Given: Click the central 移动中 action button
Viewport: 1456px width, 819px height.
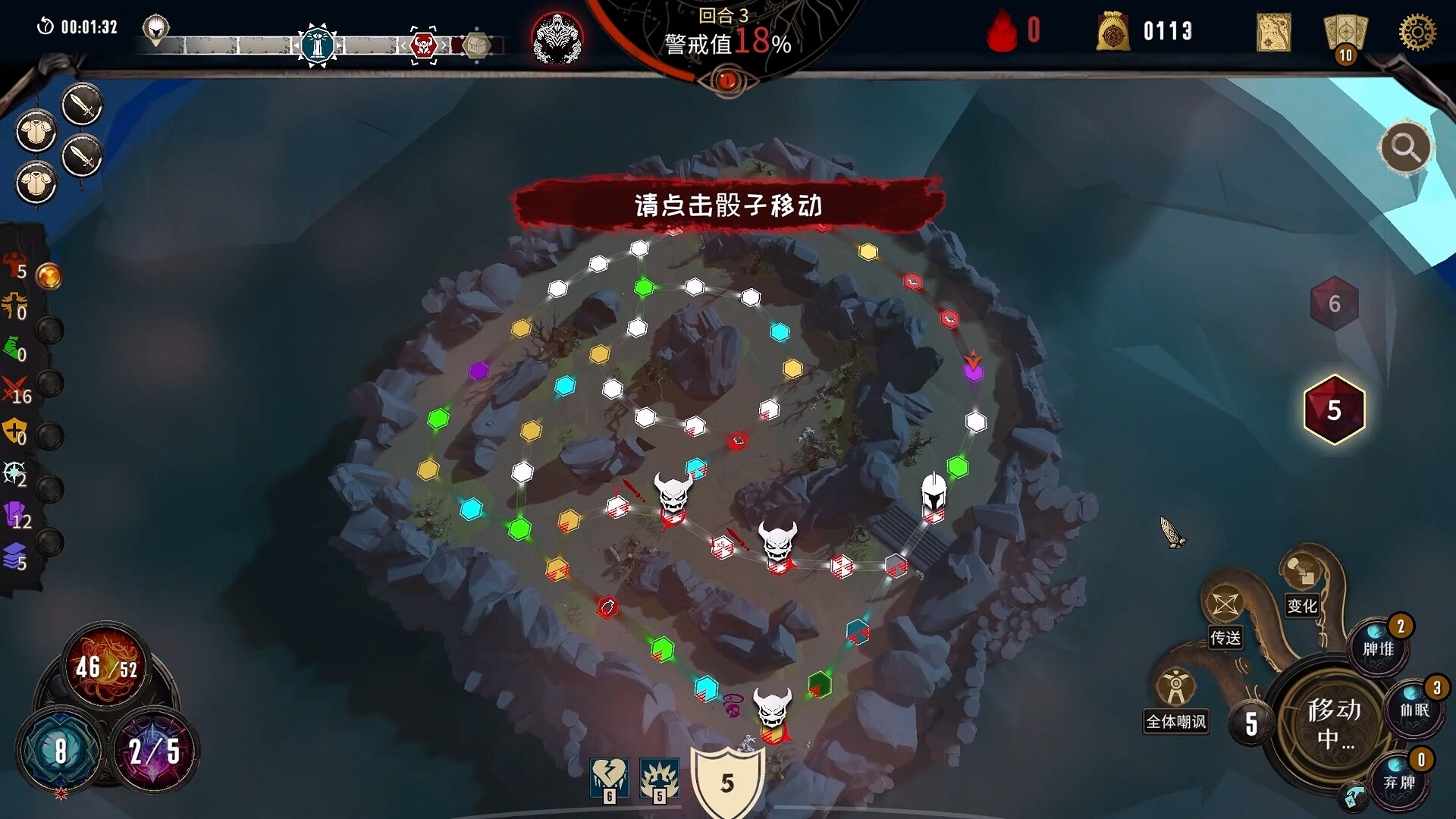Looking at the screenshot, I should pos(1333,722).
